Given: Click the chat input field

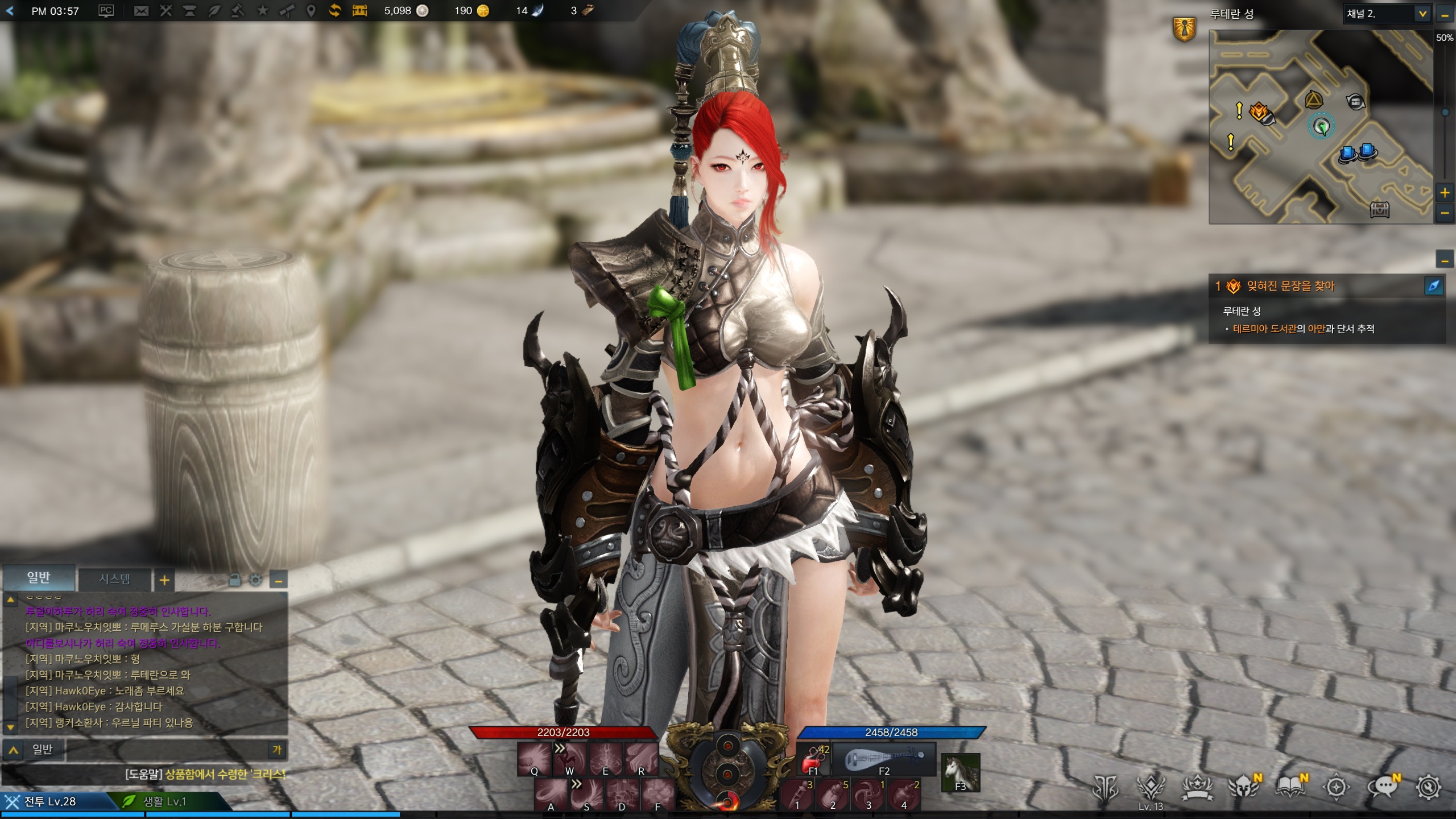Looking at the screenshot, I should click(165, 750).
